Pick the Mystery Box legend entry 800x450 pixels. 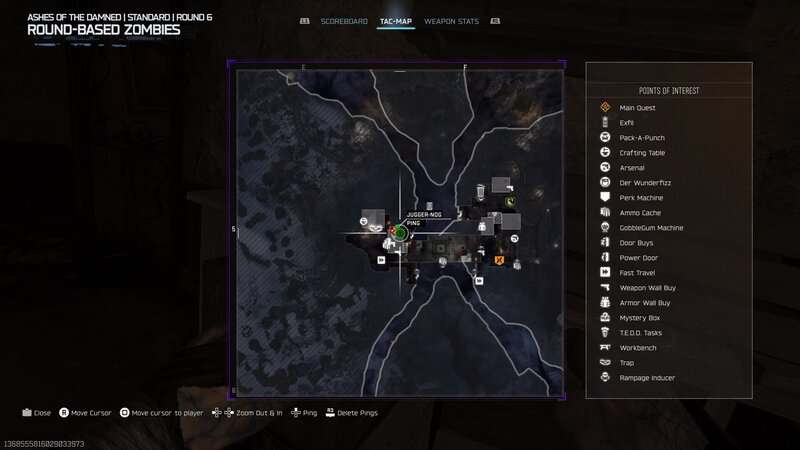tap(638, 318)
